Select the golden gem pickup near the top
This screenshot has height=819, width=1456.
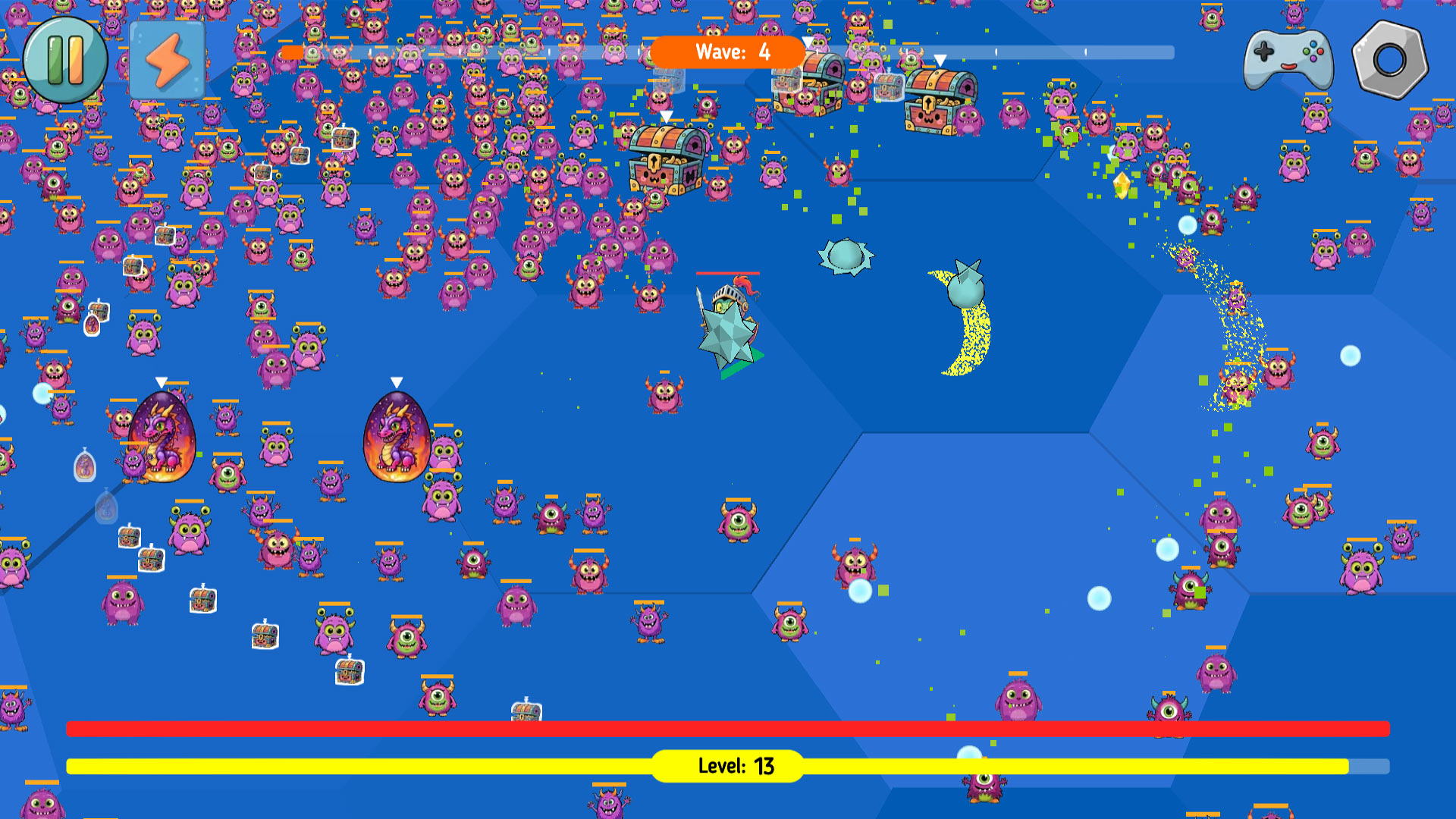tap(1120, 184)
